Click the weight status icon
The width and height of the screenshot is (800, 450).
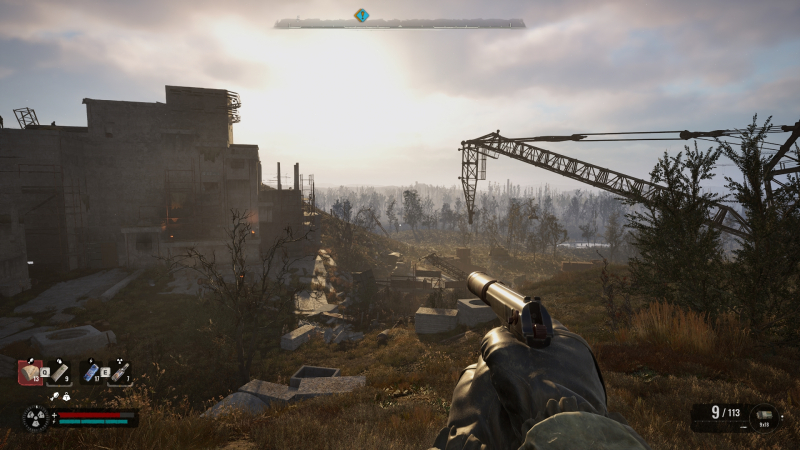coord(66,397)
